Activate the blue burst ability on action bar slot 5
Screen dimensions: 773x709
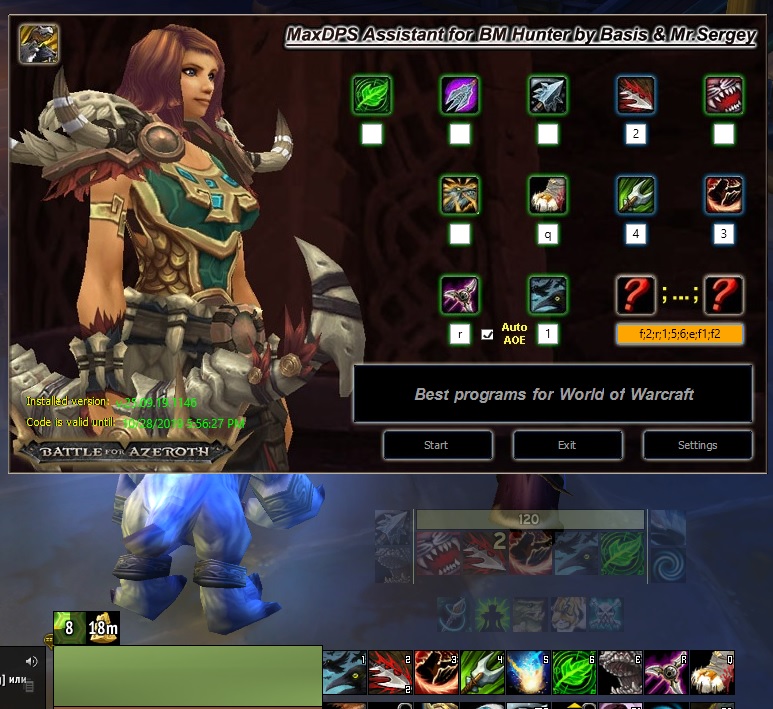pos(526,672)
